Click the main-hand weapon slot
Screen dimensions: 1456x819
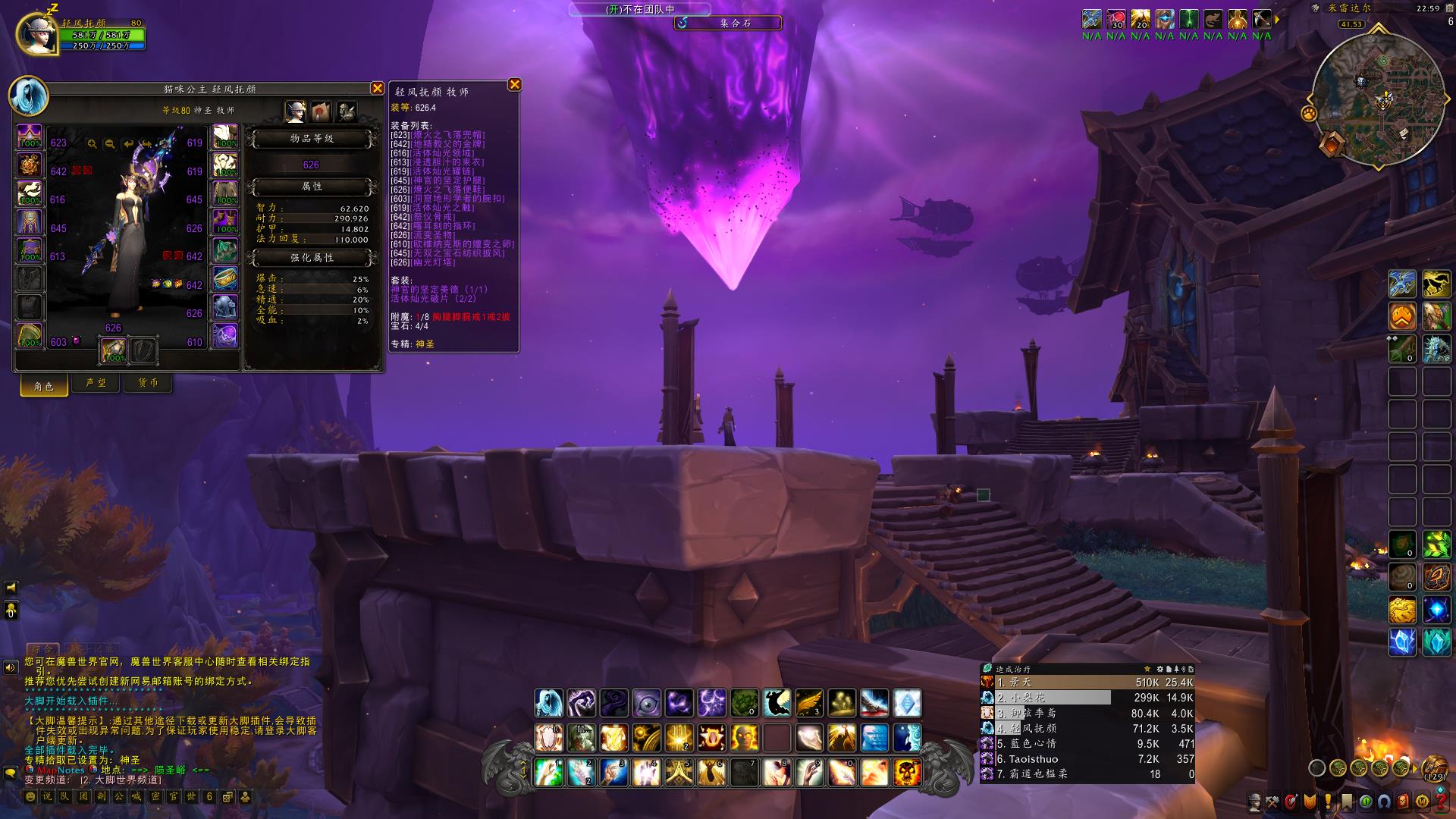pyautogui.click(x=114, y=350)
